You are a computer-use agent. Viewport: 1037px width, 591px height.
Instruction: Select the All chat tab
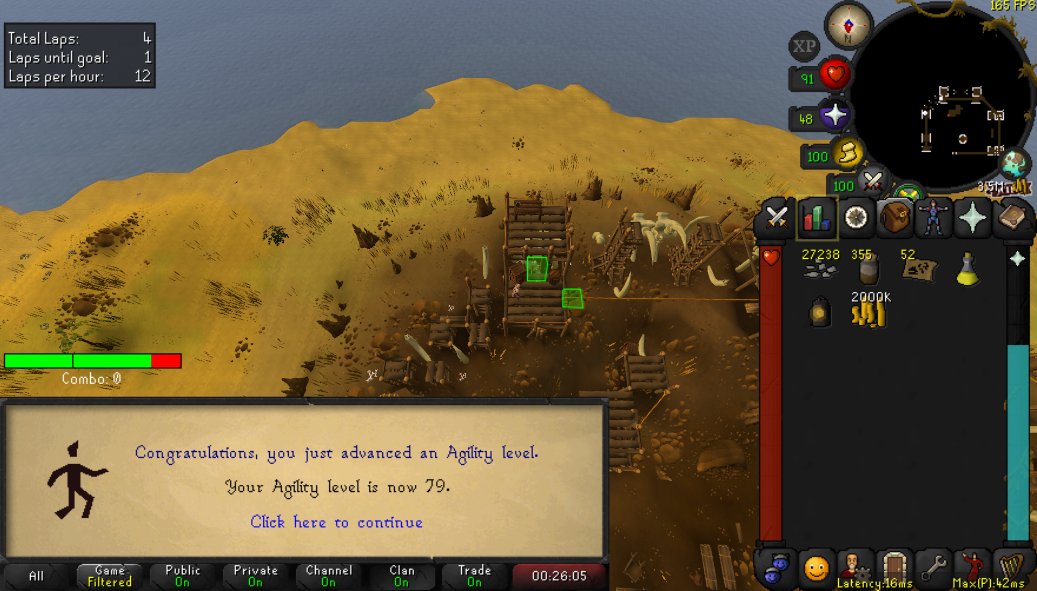coord(36,576)
